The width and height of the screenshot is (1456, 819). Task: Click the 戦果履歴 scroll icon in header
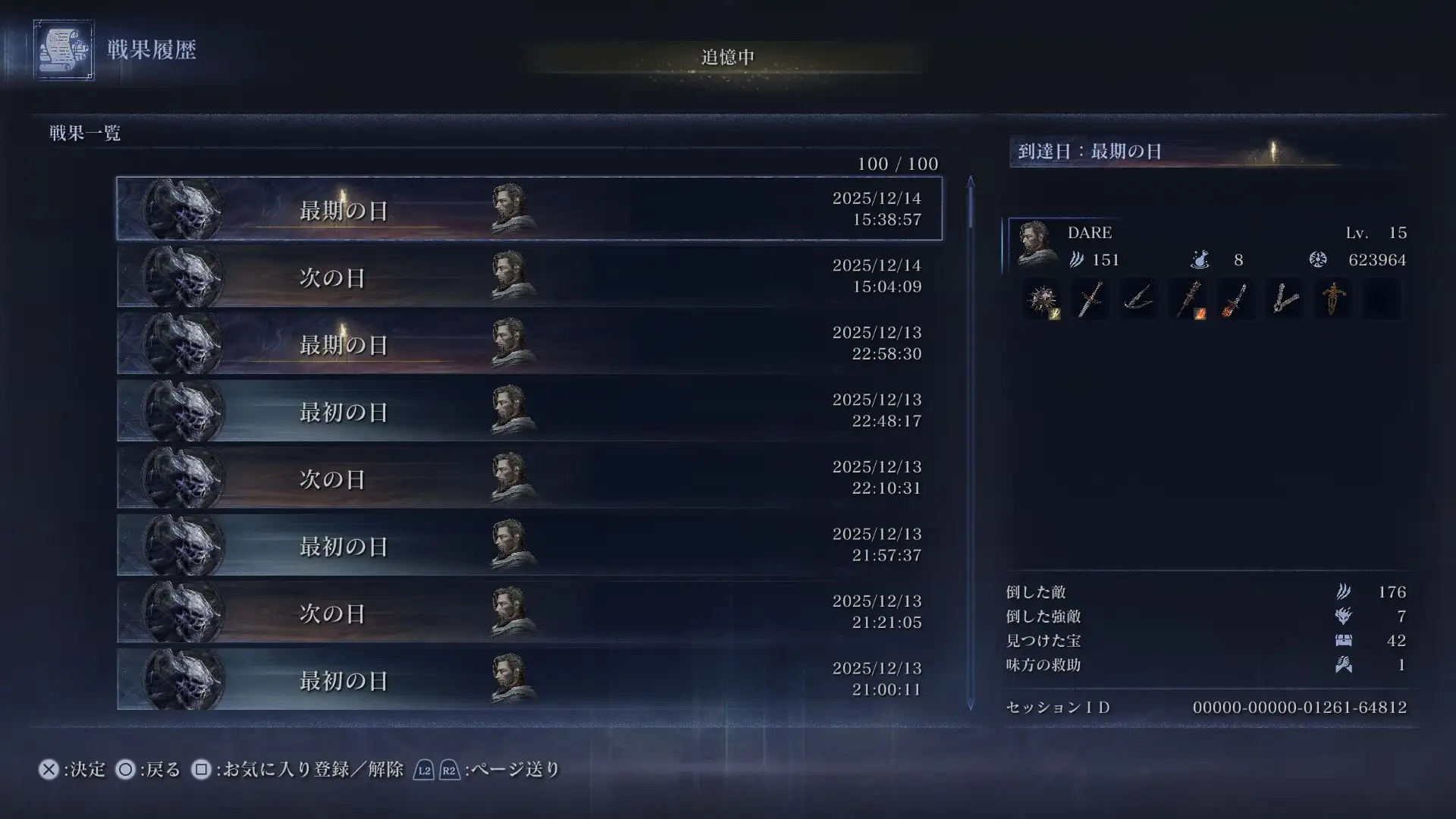[x=64, y=50]
